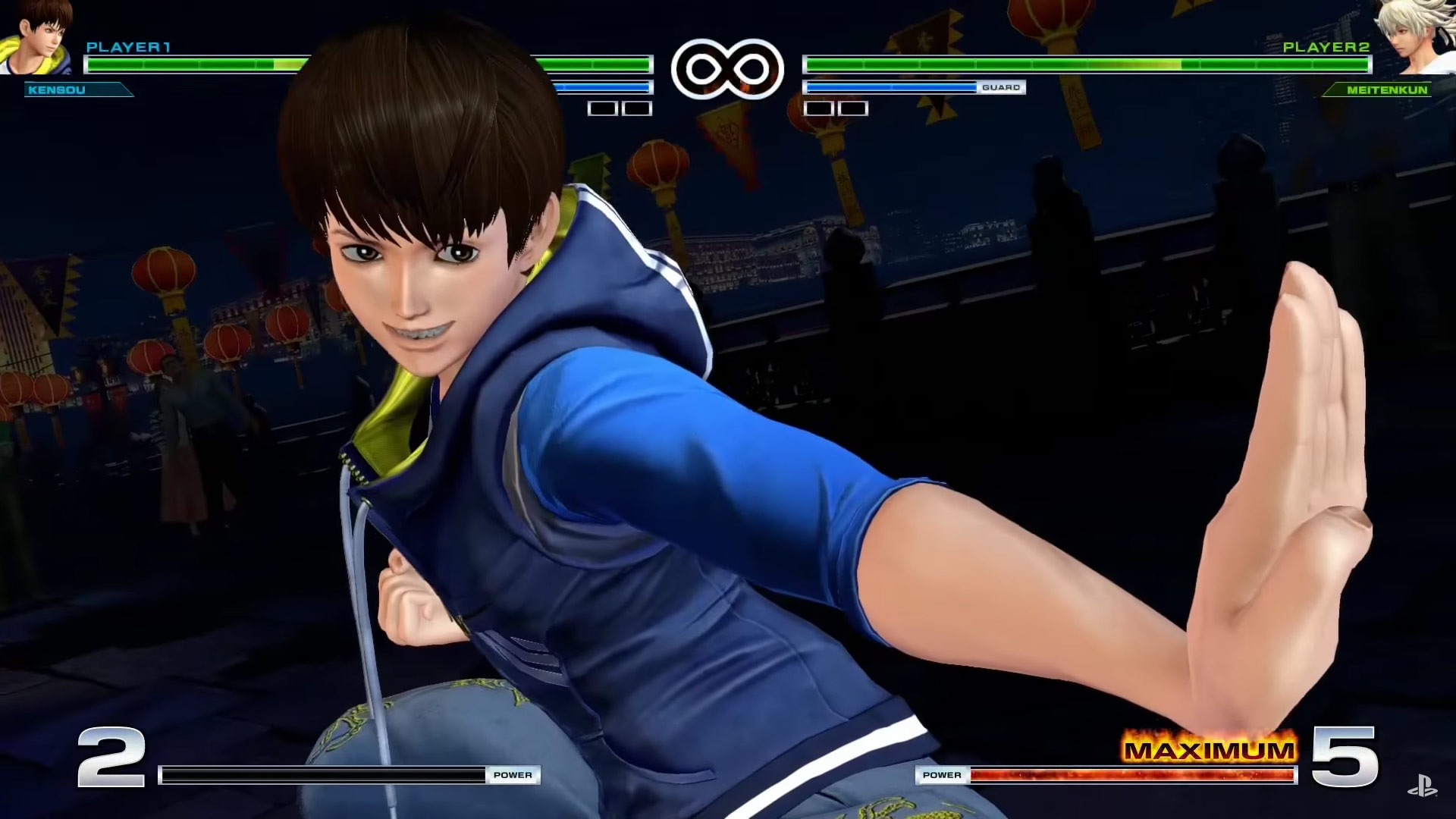Select Player 1's first team member stock icon

[x=600, y=108]
